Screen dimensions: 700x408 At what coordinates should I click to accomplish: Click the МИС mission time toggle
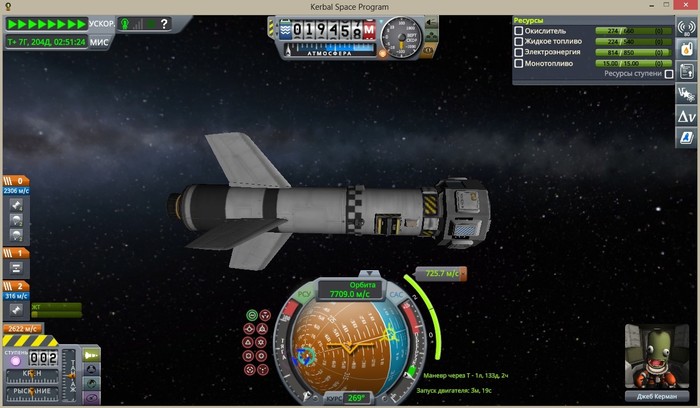click(x=100, y=42)
